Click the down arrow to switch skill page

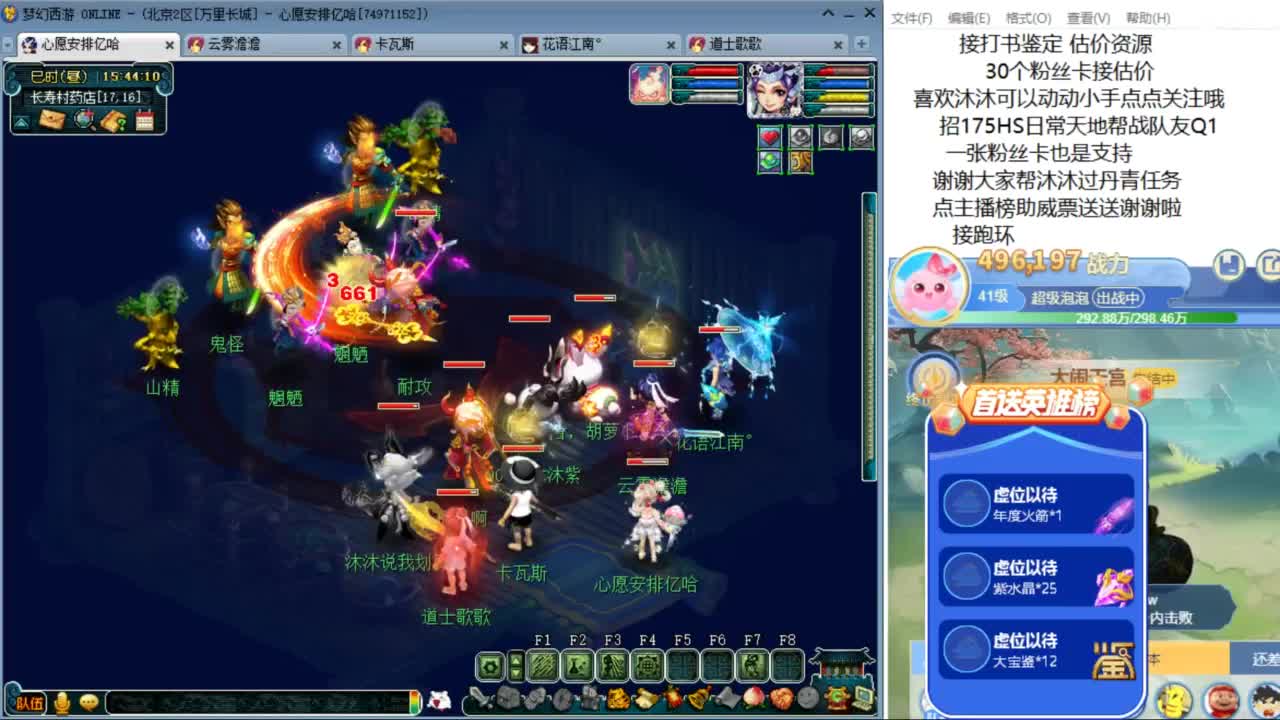[x=515, y=673]
